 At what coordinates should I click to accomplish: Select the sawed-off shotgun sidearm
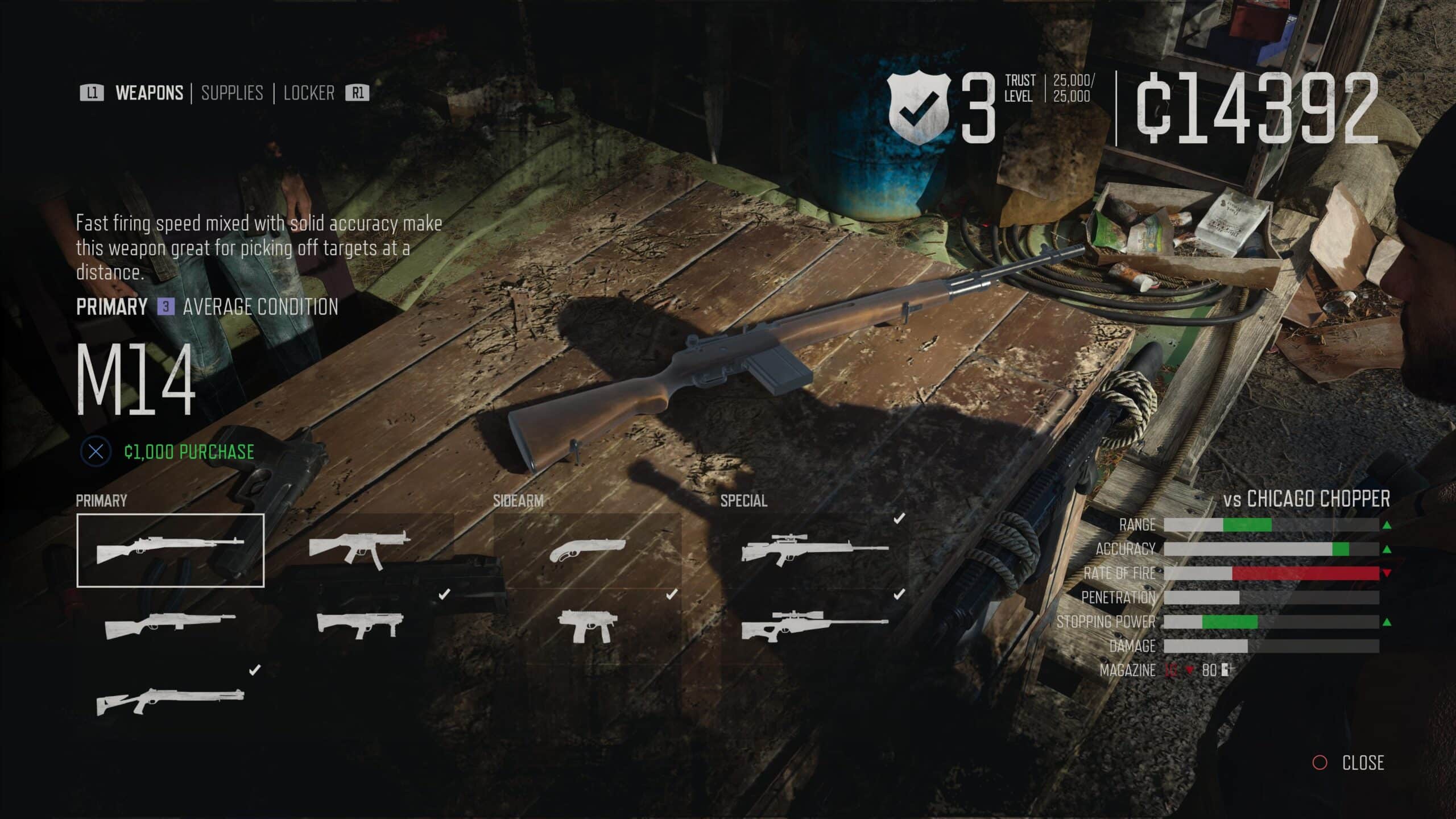588,549
